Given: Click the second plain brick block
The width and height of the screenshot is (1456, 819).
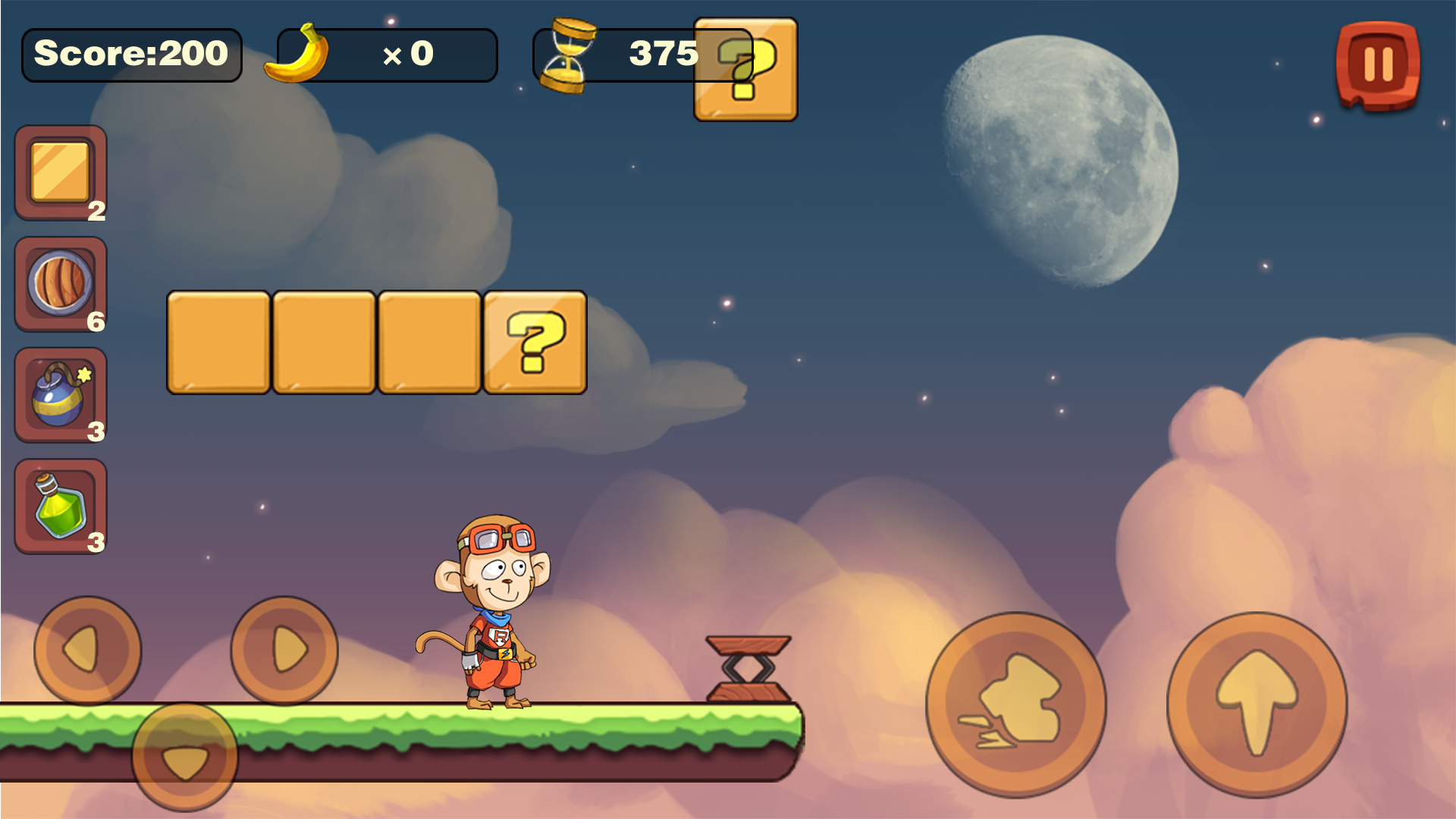Looking at the screenshot, I should 323,343.
